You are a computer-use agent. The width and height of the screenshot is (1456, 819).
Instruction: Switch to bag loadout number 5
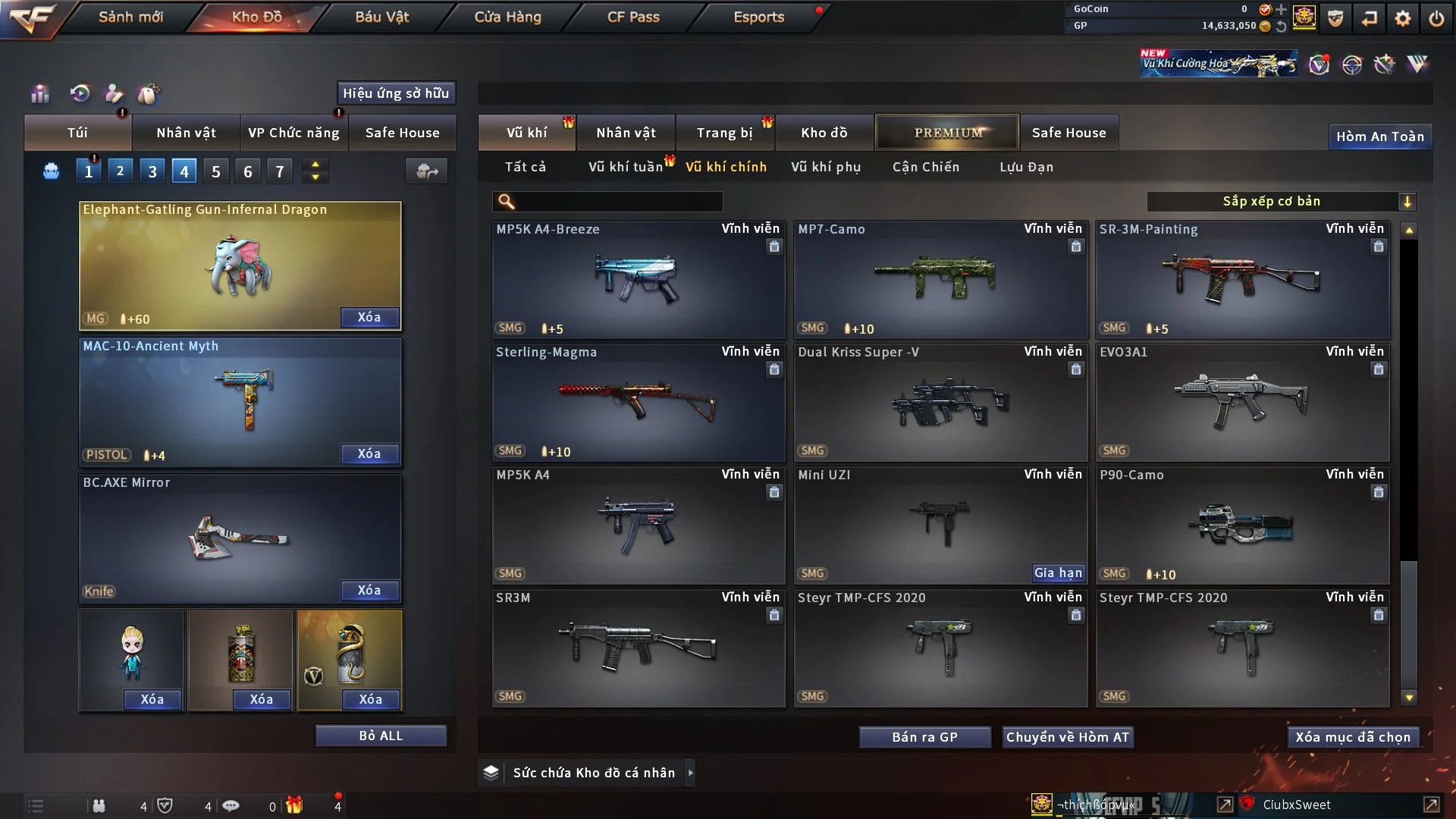(x=216, y=172)
